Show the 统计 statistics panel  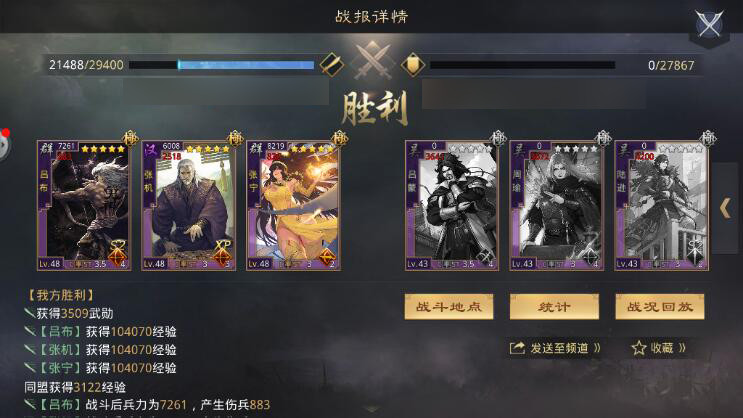click(555, 306)
